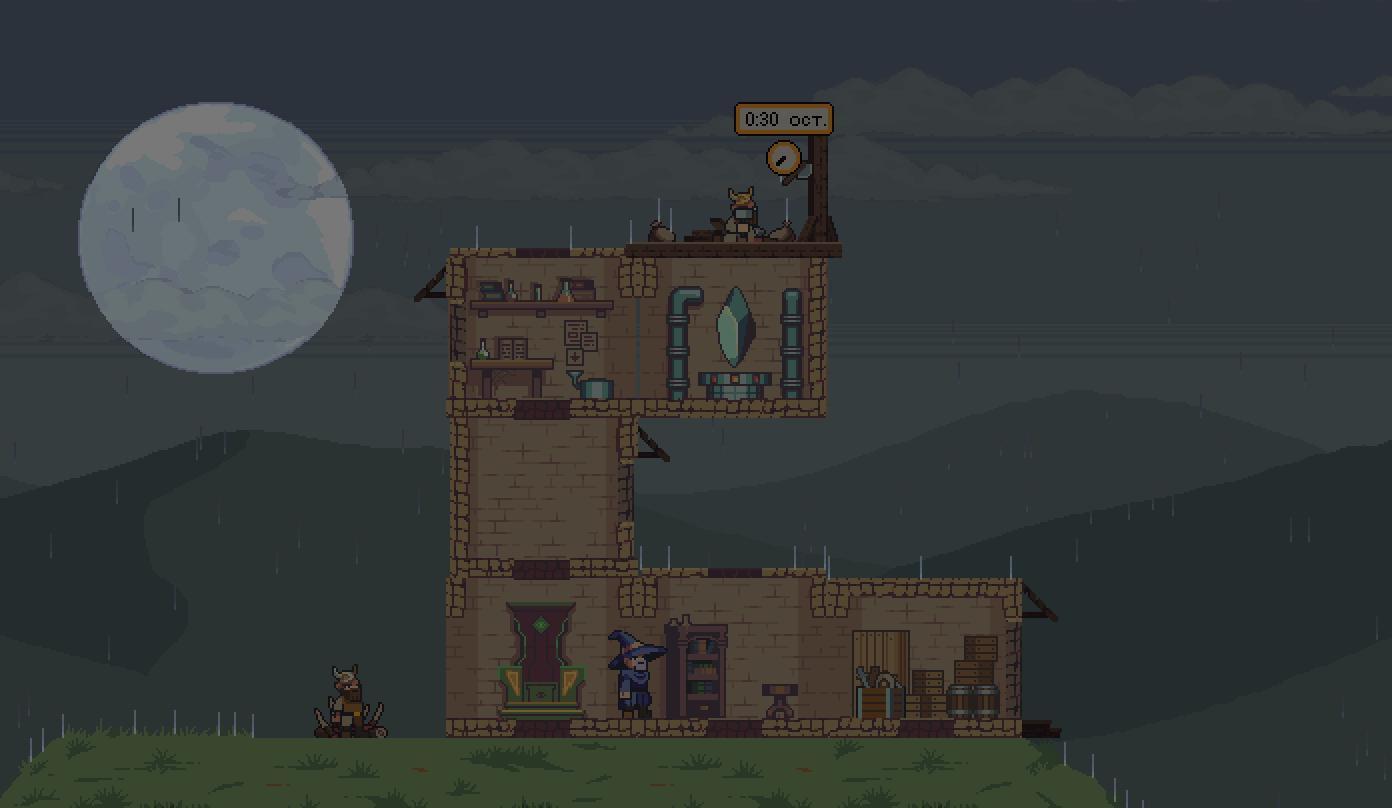Open the book lying on the study desk

pos(513,348)
